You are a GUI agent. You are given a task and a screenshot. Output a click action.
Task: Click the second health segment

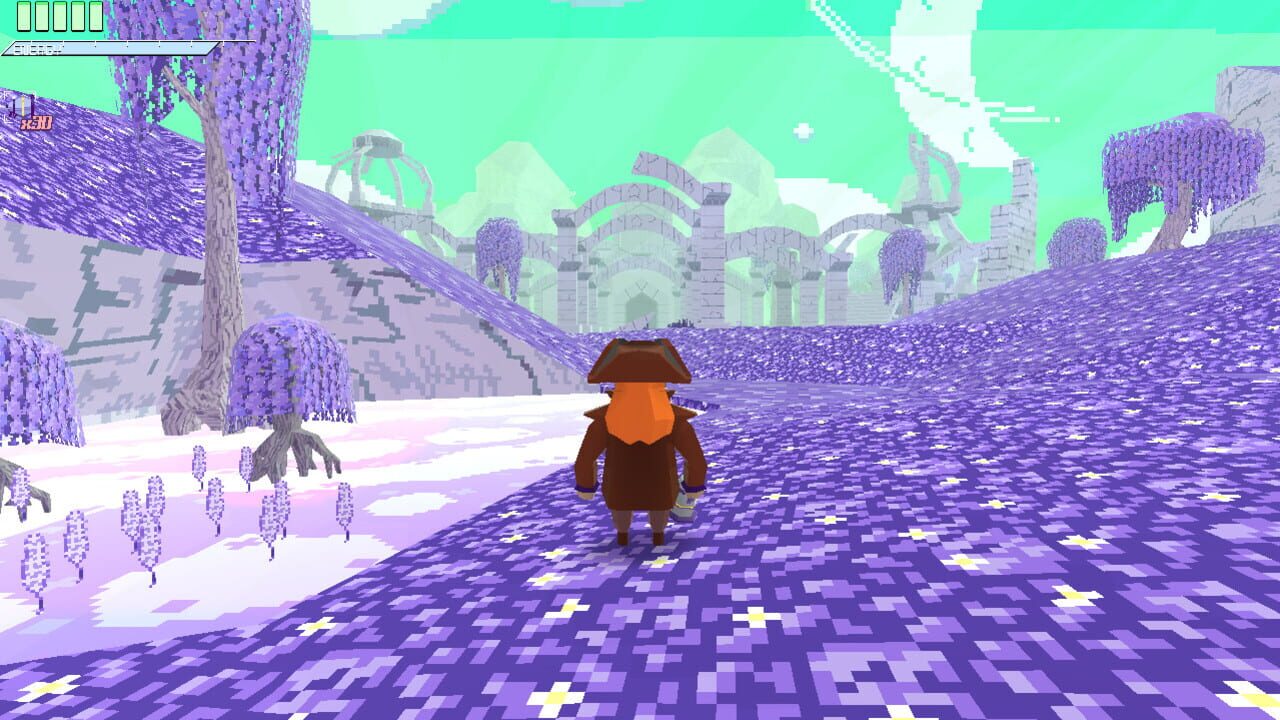point(41,16)
